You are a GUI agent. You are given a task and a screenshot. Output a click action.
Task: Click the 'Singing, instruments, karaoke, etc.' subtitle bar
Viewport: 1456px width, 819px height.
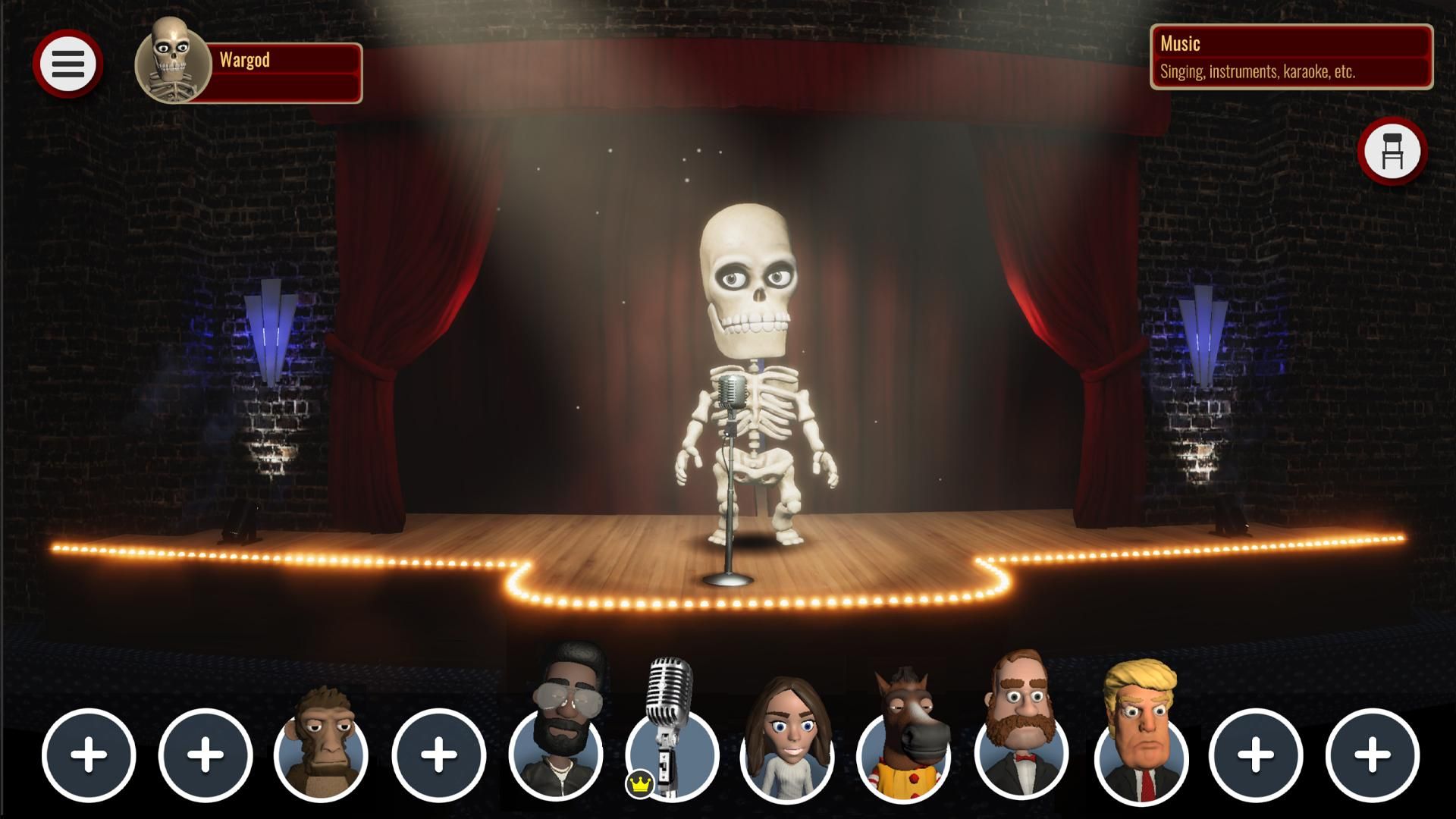click(x=1289, y=72)
